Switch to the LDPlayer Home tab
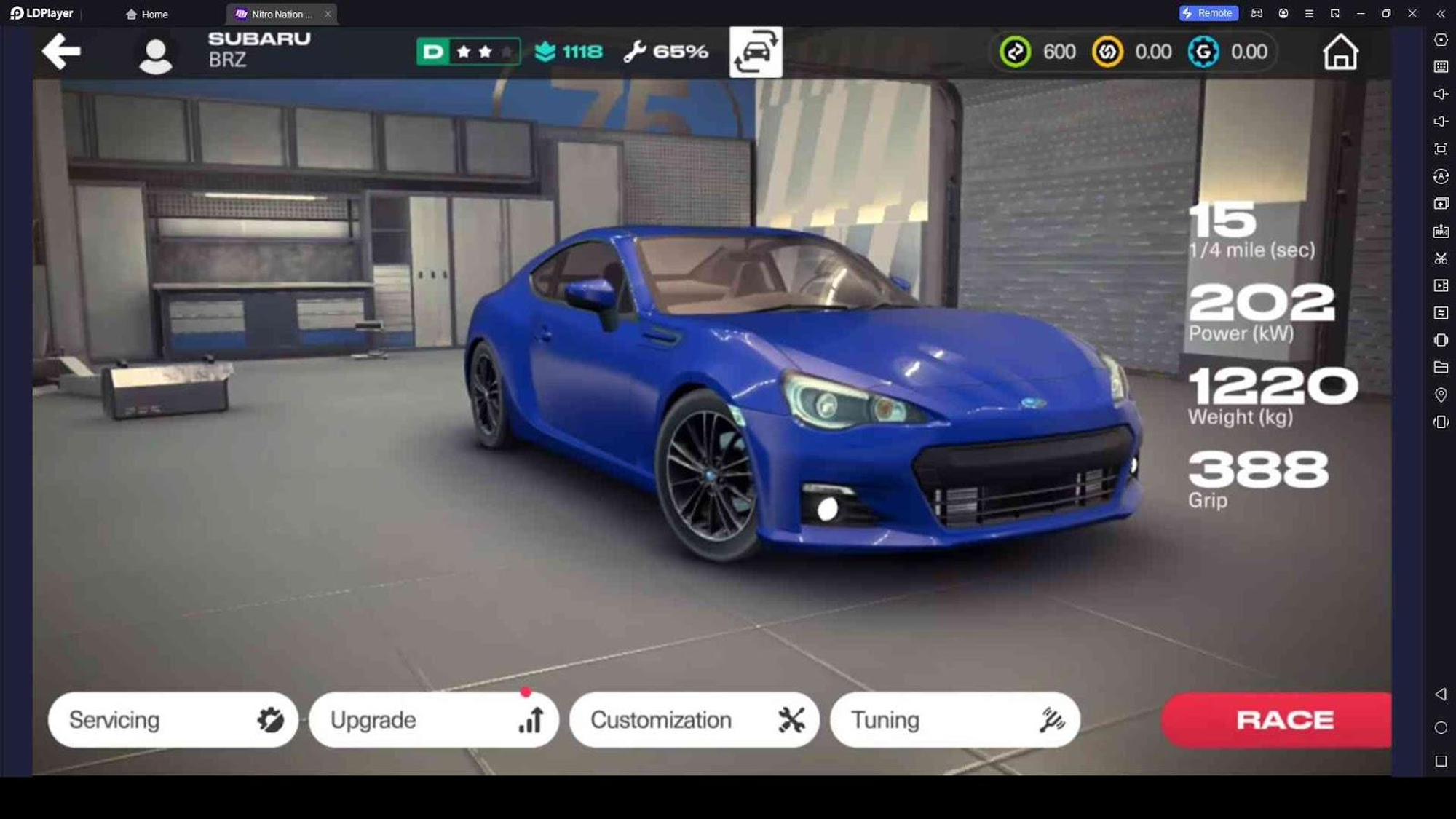This screenshot has width=1456, height=819. pyautogui.click(x=147, y=14)
